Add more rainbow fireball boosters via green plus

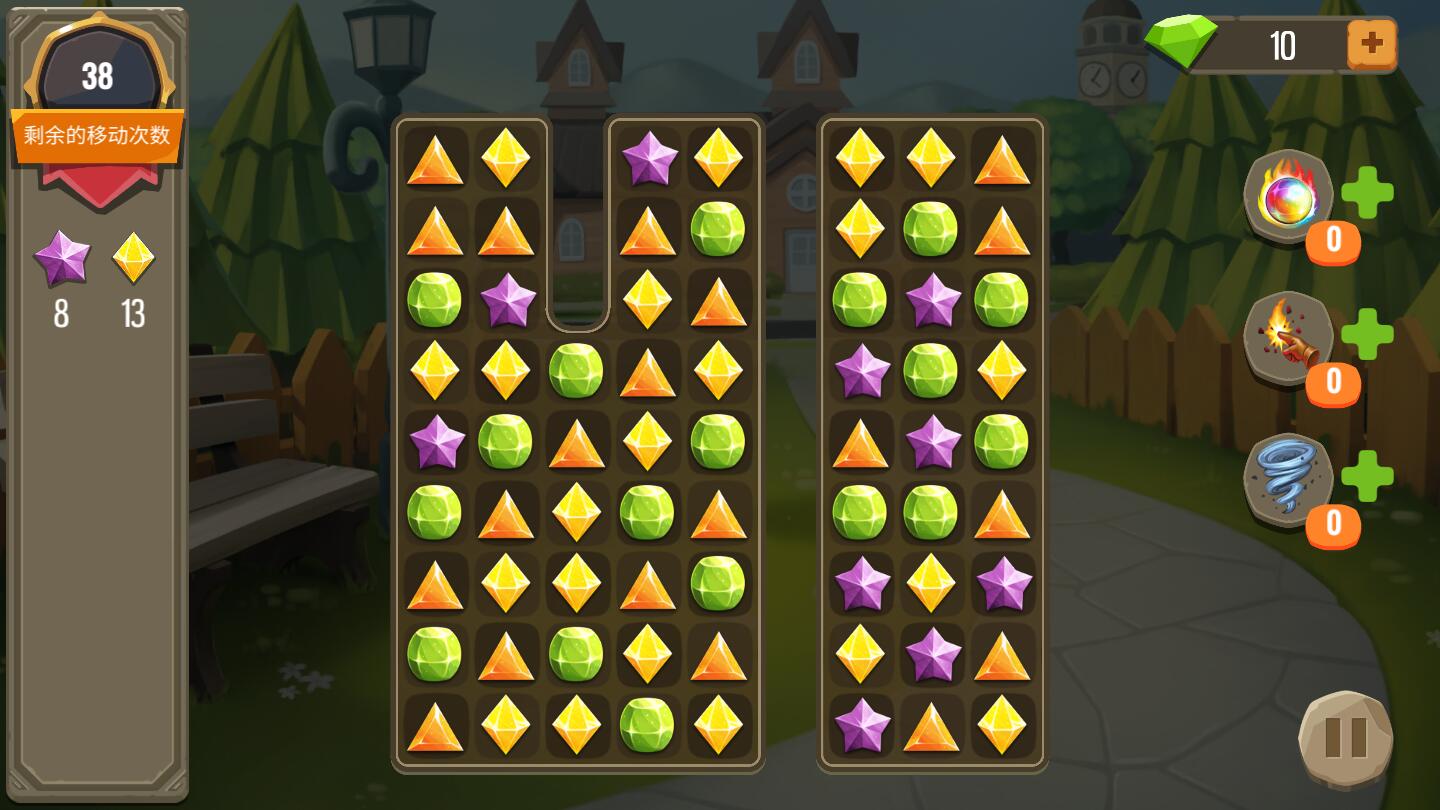(x=1367, y=192)
